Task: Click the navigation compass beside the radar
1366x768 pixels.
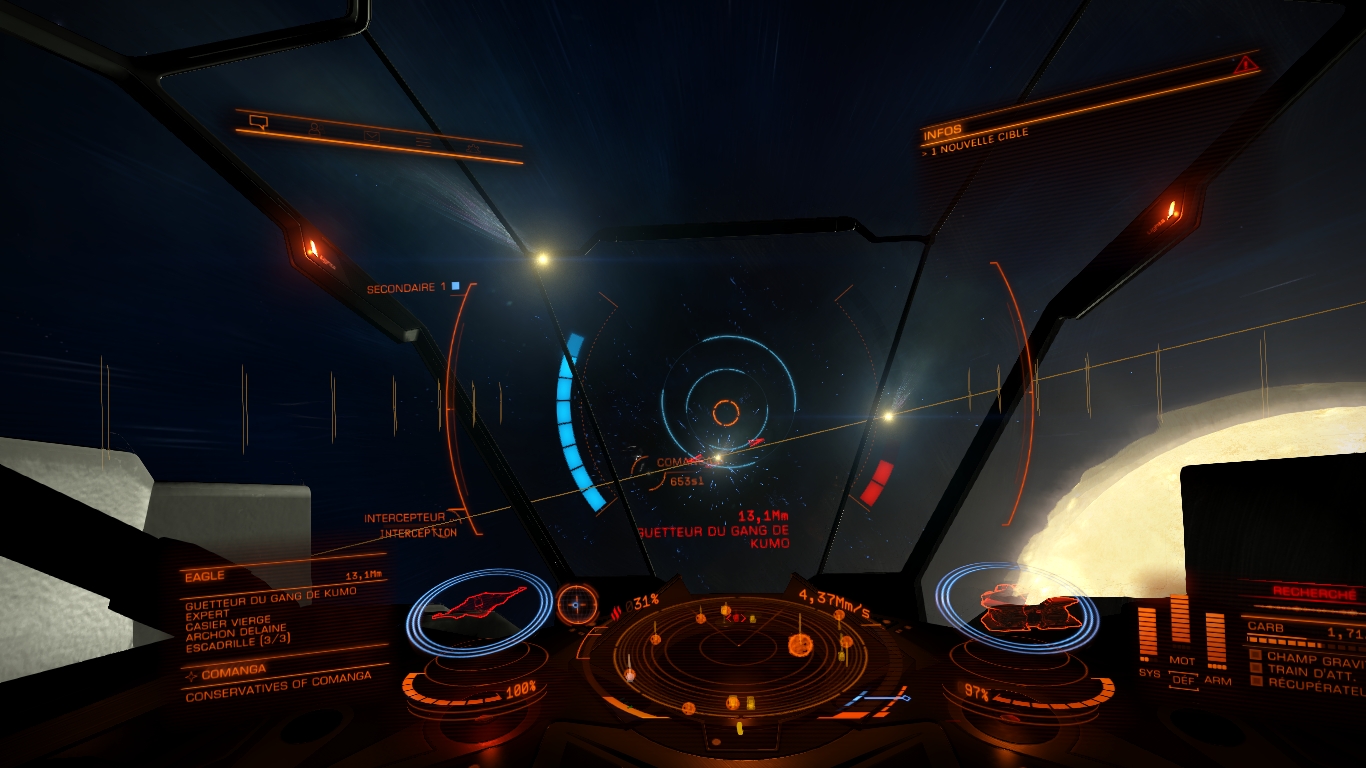Action: [576, 604]
